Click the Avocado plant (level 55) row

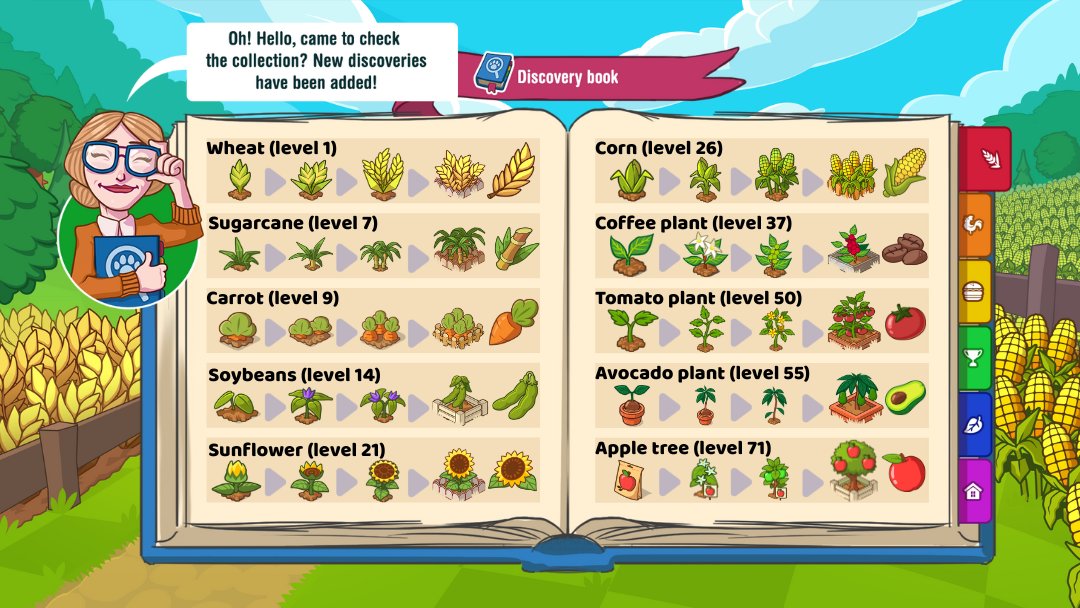[x=760, y=396]
